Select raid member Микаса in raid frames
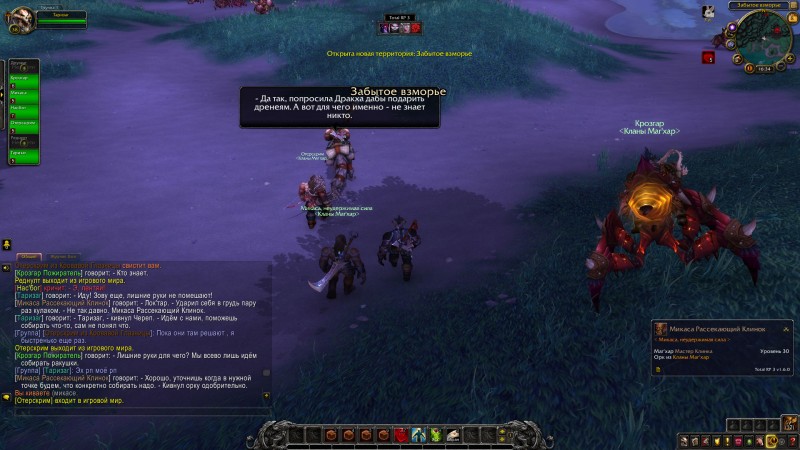 [x=22, y=94]
